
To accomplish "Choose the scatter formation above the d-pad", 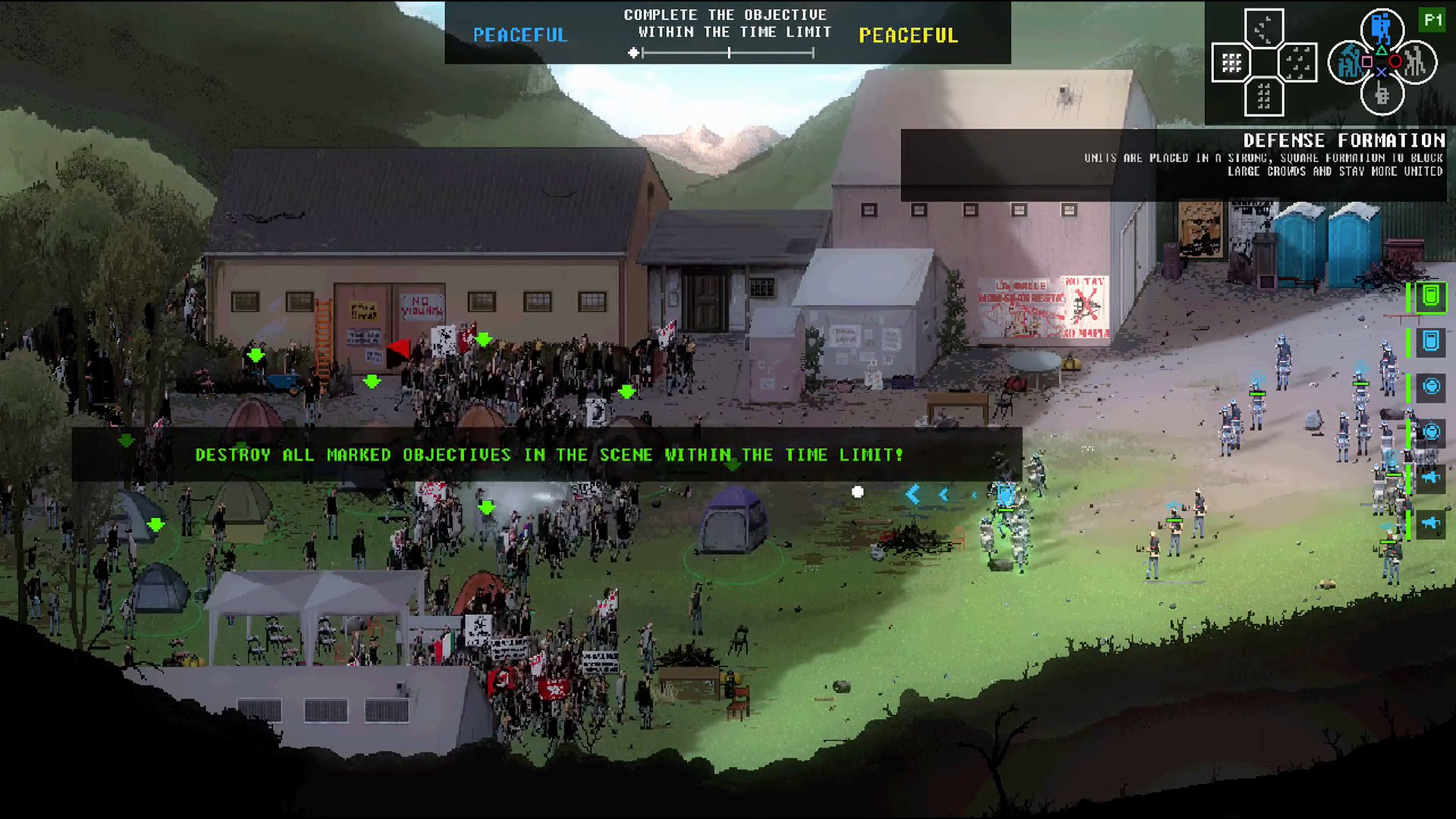I will [1264, 29].
